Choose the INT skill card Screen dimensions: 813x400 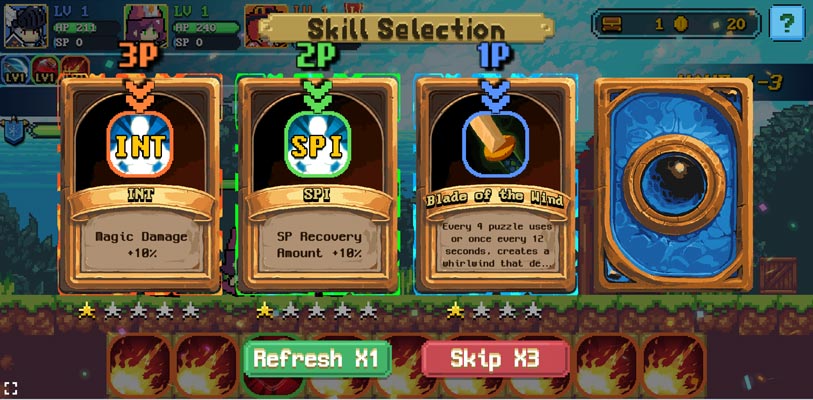point(140,185)
